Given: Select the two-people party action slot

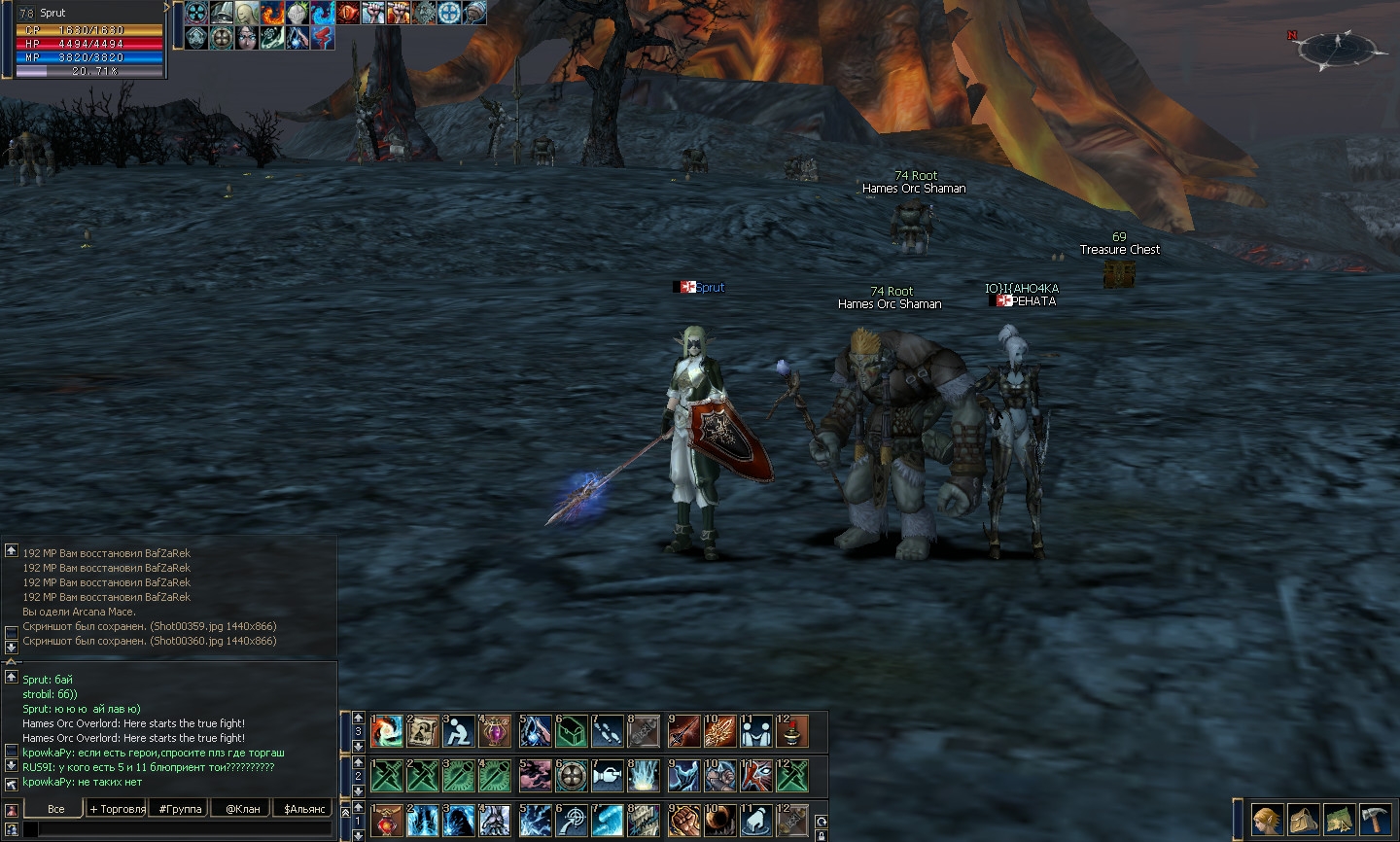Looking at the screenshot, I should tap(755, 731).
